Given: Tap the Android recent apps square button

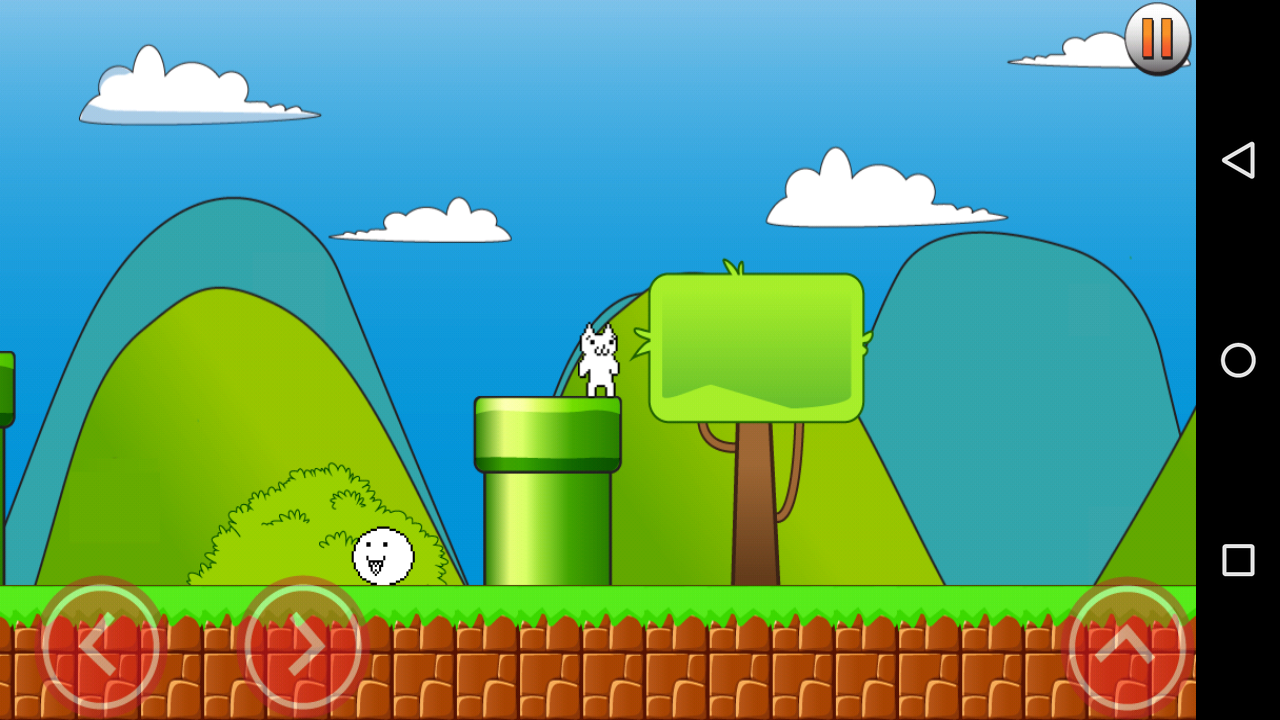Looking at the screenshot, I should (1238, 561).
